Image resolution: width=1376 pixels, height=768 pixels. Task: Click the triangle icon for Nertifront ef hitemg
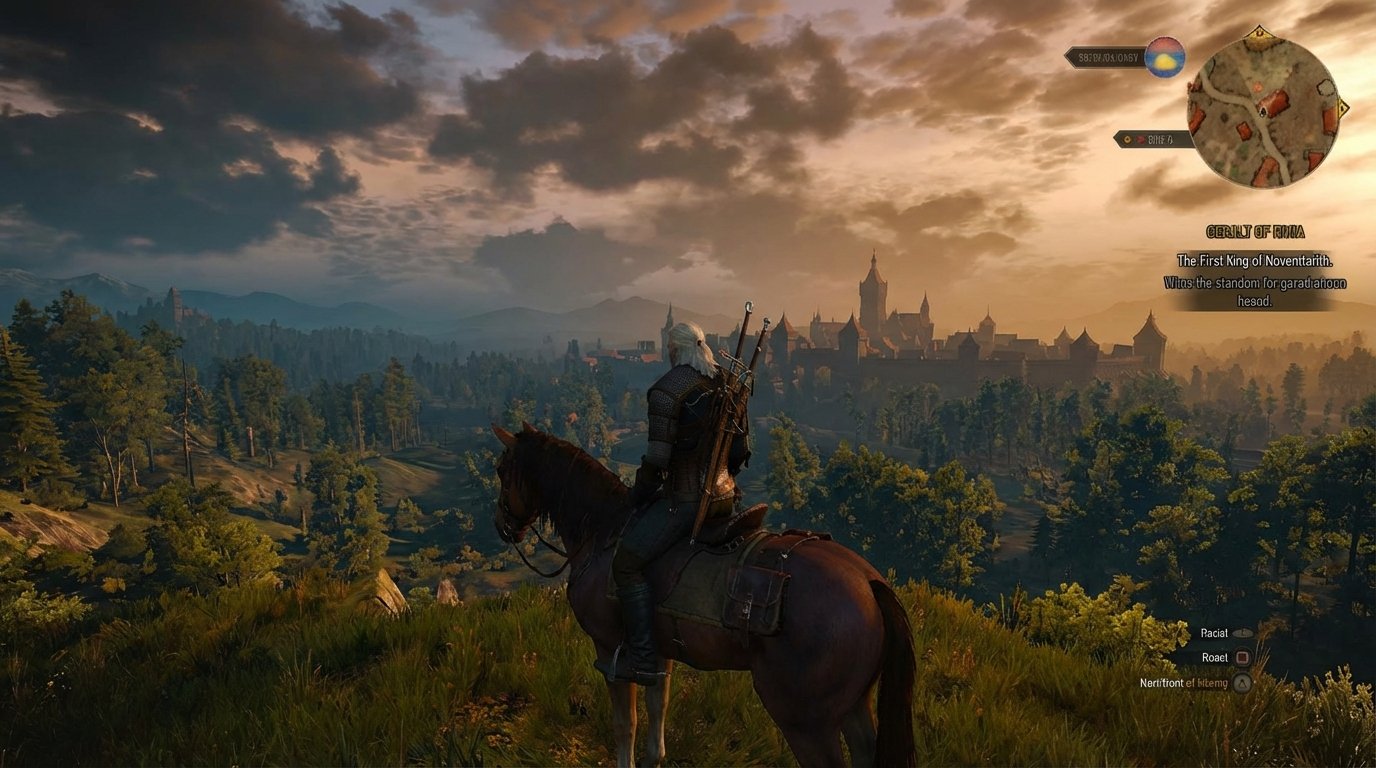coord(1242,682)
